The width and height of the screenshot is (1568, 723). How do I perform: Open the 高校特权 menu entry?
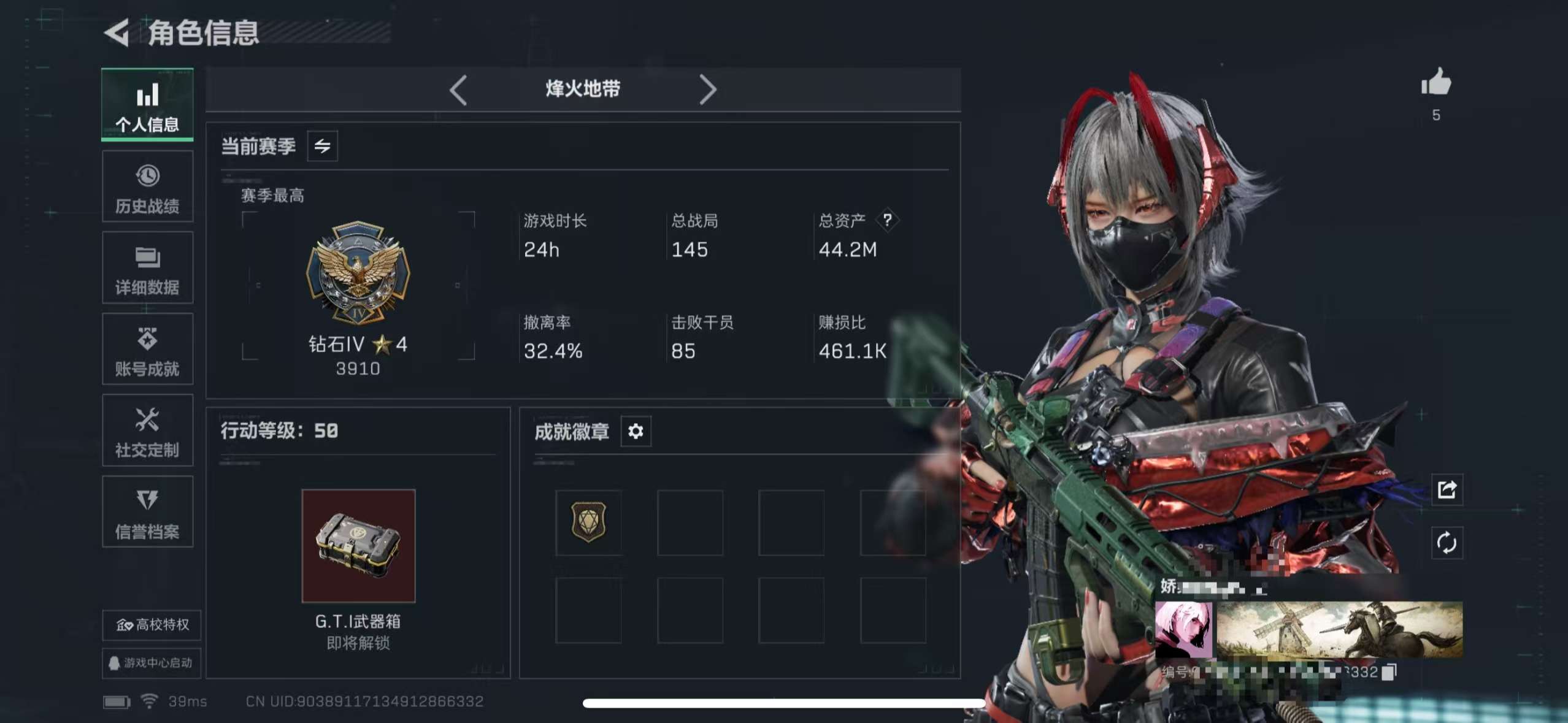click(151, 625)
